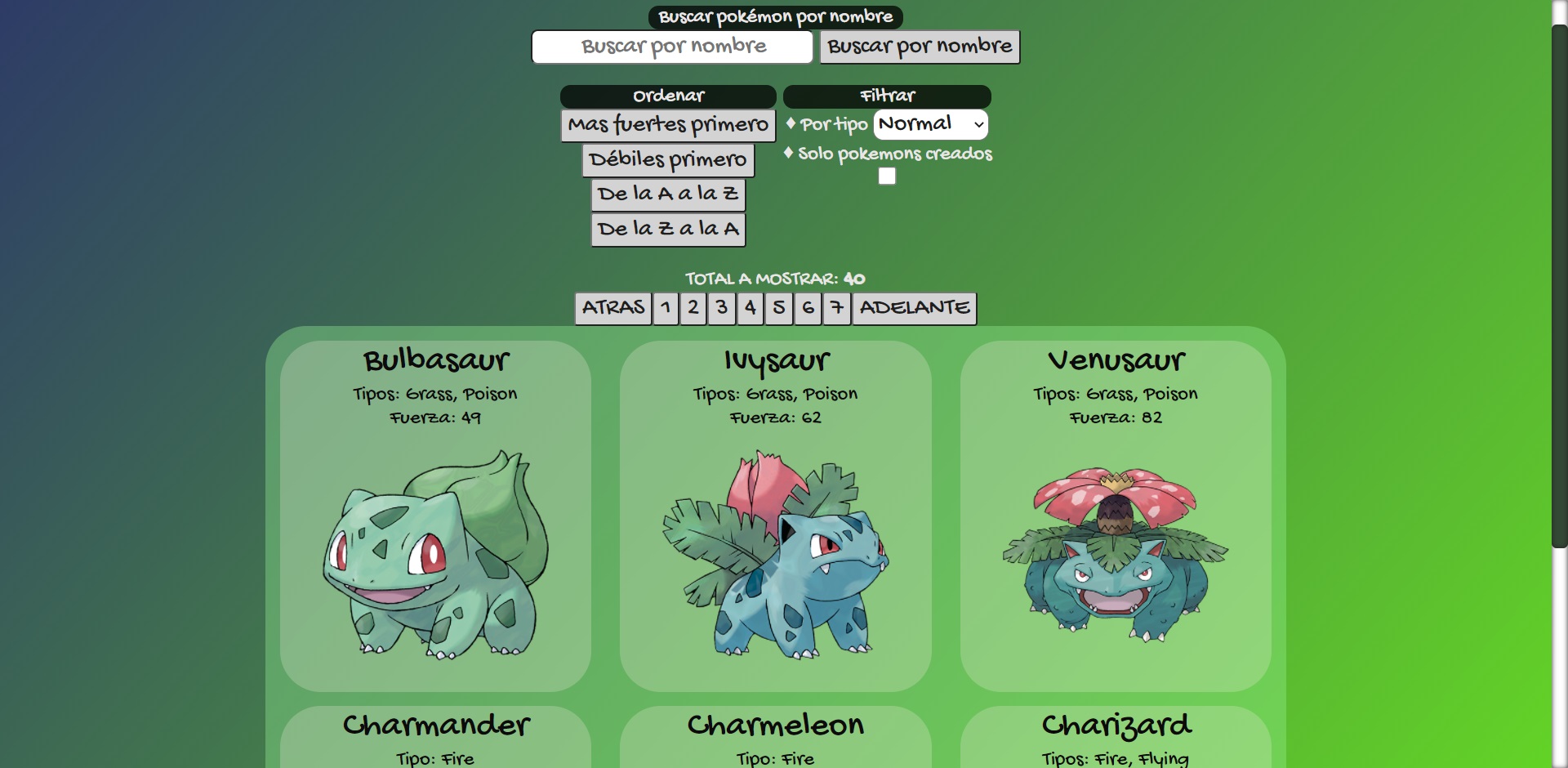
Task: Jump to page 3 of results
Action: (x=721, y=308)
